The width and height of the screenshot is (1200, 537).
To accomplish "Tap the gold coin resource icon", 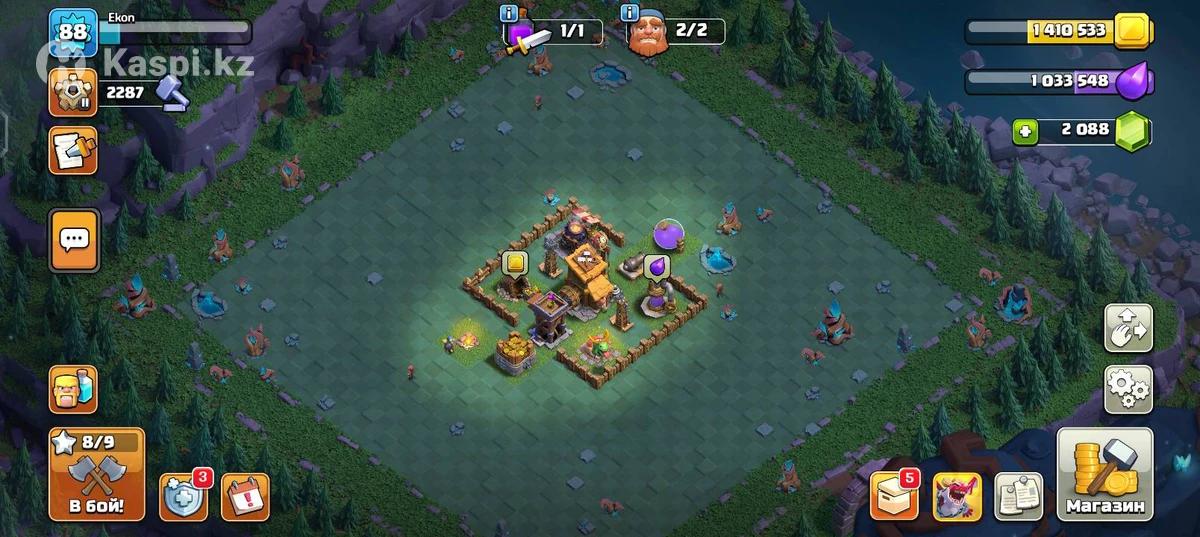I will (1133, 30).
